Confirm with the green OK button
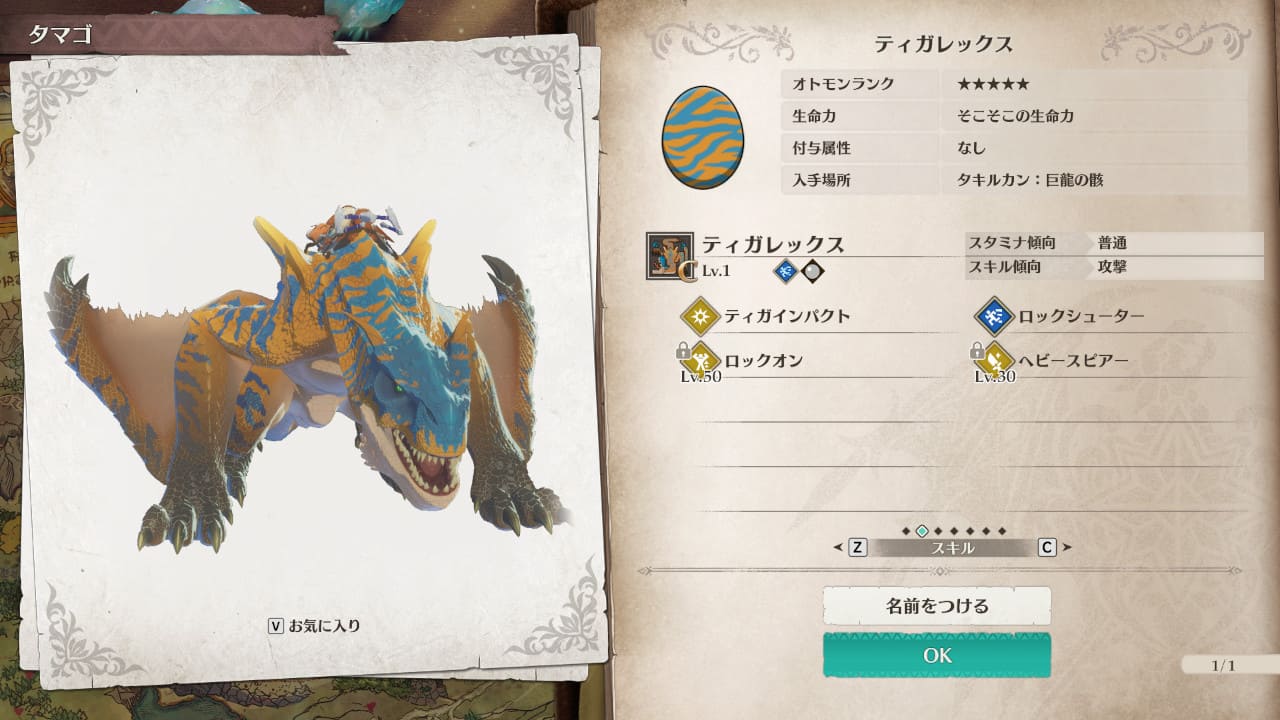Viewport: 1280px width, 720px height. click(937, 655)
